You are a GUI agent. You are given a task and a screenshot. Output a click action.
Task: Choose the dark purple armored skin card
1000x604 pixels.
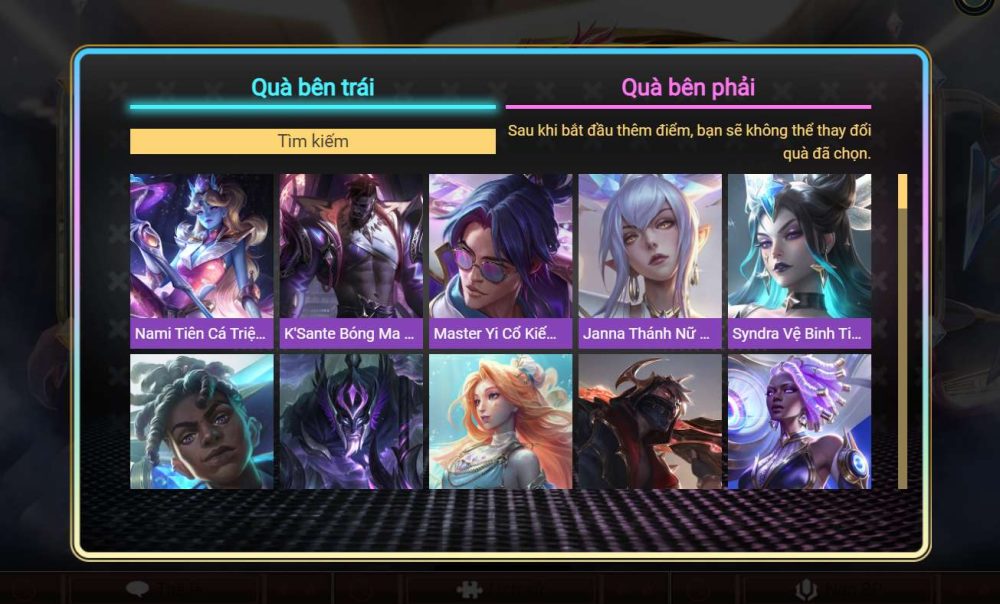(x=351, y=421)
